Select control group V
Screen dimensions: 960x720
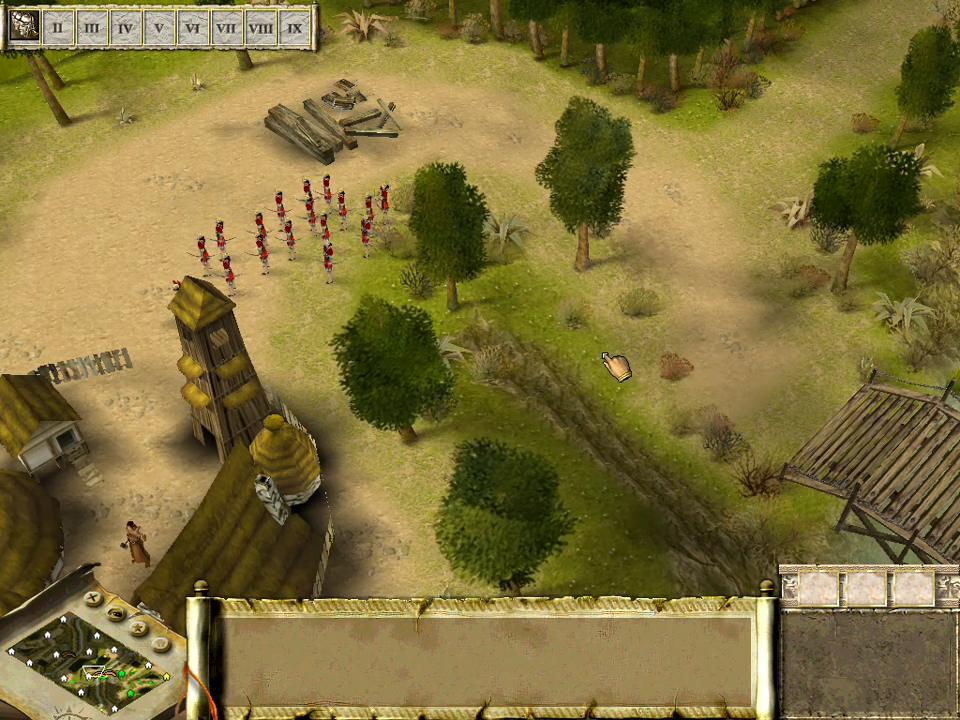click(159, 27)
